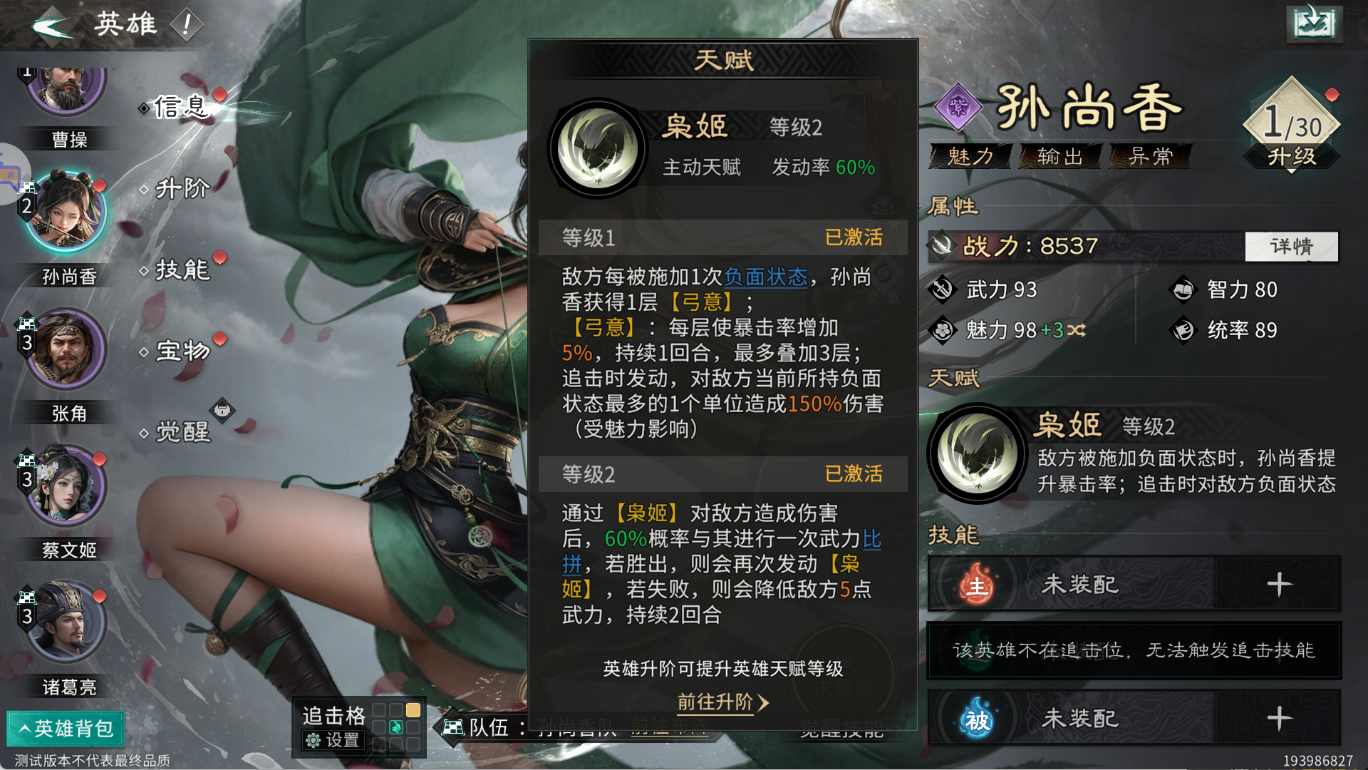
Task: Click the 战力 sword emblem beside 8537
Action: pyautogui.click(x=940, y=246)
